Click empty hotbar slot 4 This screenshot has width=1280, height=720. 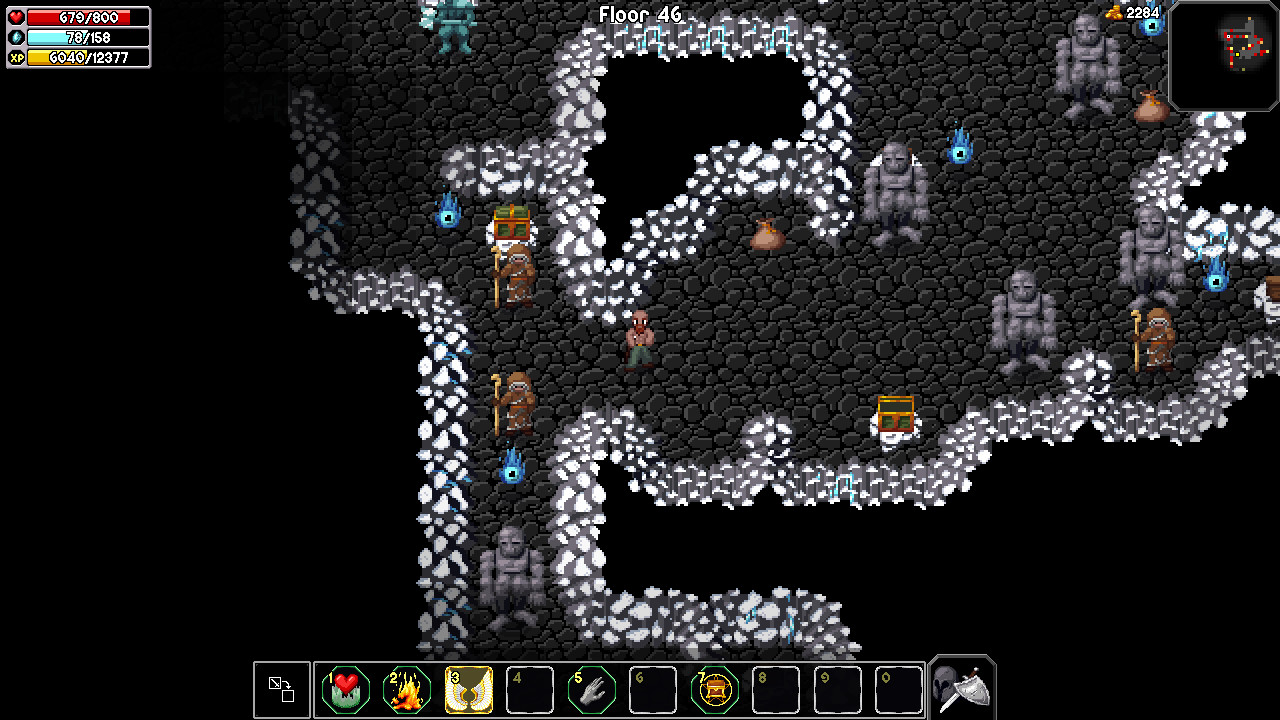(529, 688)
